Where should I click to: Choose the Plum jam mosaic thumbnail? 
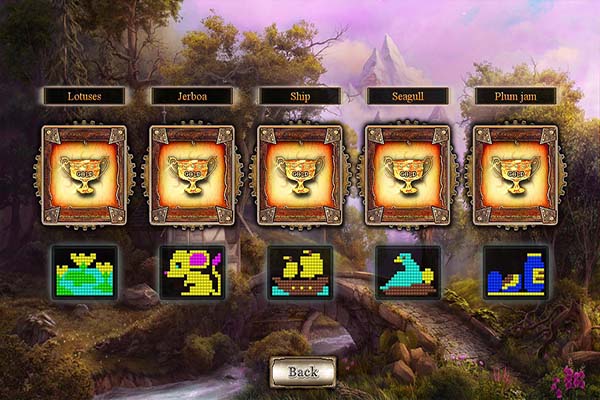tap(516, 272)
